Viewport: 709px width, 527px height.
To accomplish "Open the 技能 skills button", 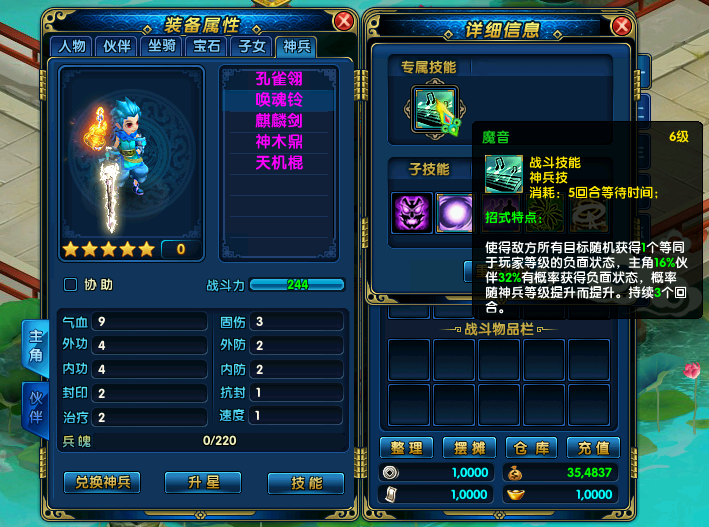I will [x=306, y=482].
